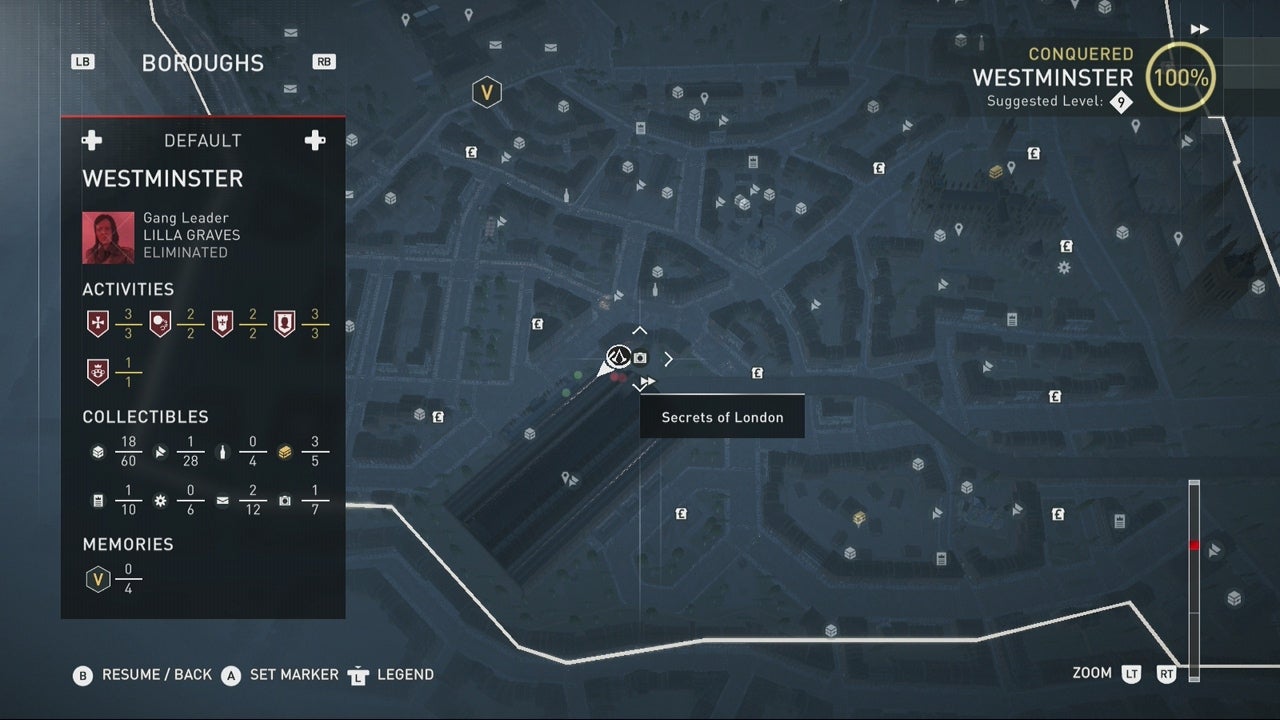Click the pressed flowers collectible icon
The width and height of the screenshot is (1280, 720).
[x=159, y=500]
